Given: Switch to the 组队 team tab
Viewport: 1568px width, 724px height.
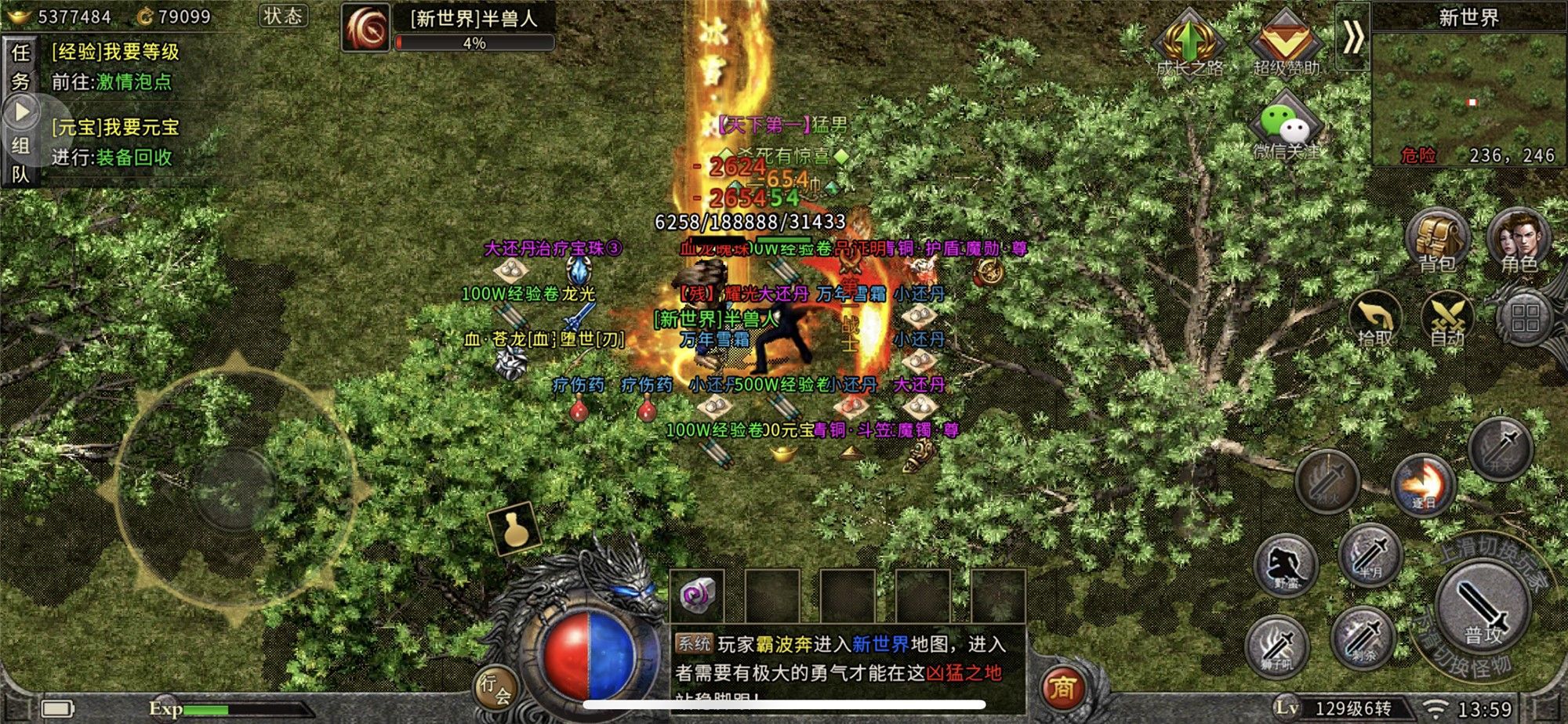Looking at the screenshot, I should click(20, 159).
